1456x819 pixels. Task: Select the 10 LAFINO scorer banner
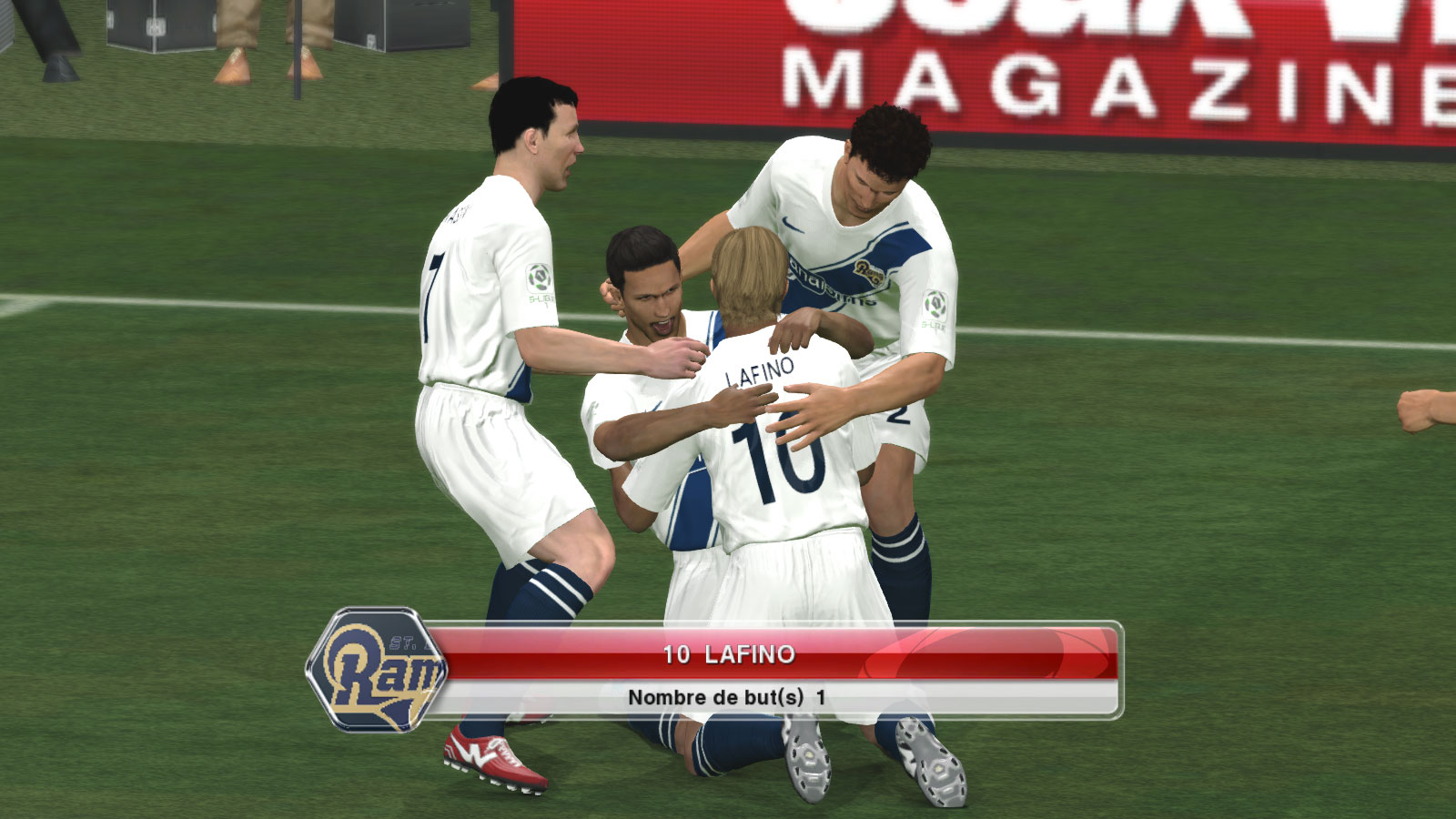(728, 654)
